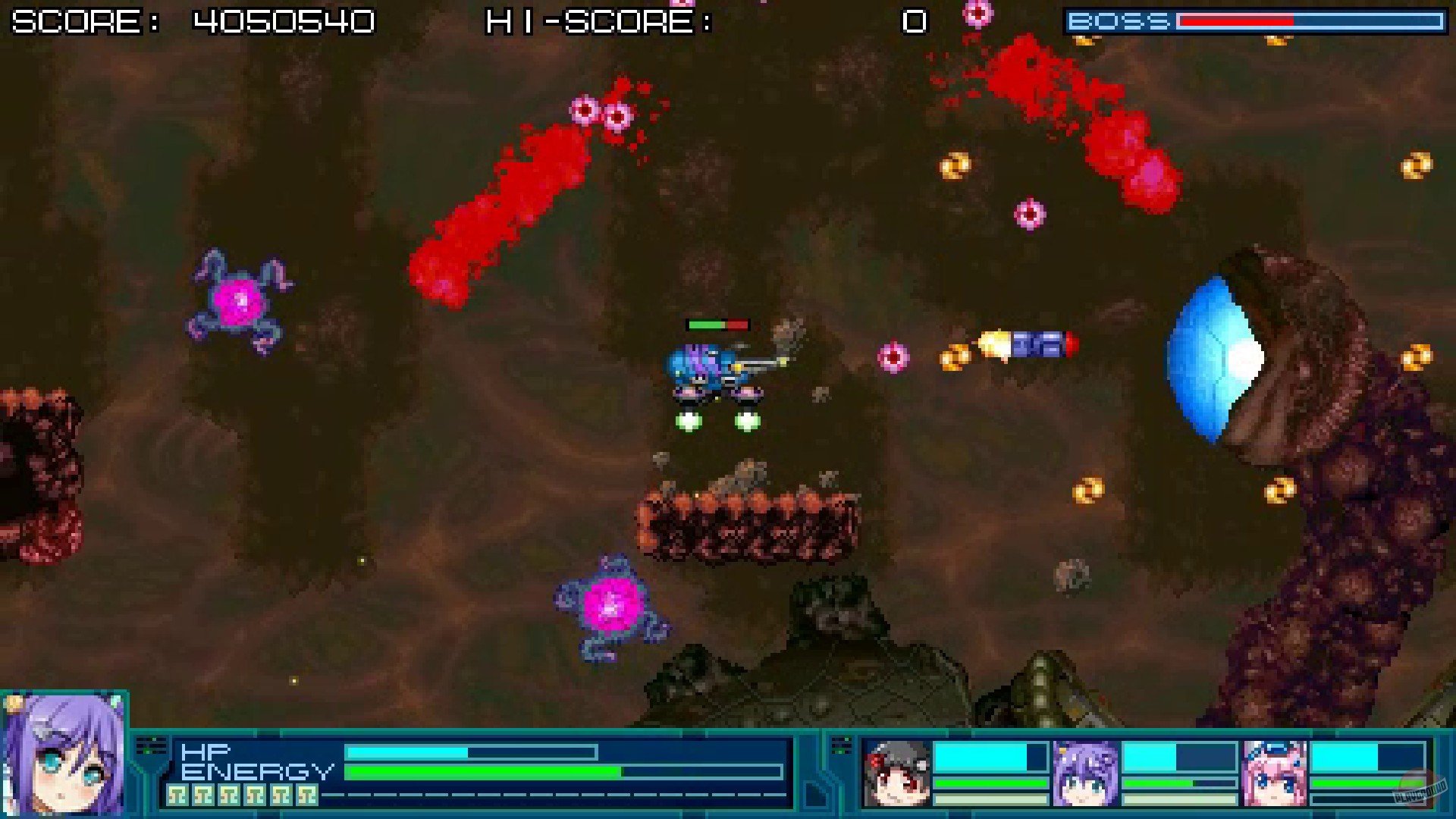Click the red boss health bar

click(x=1236, y=20)
